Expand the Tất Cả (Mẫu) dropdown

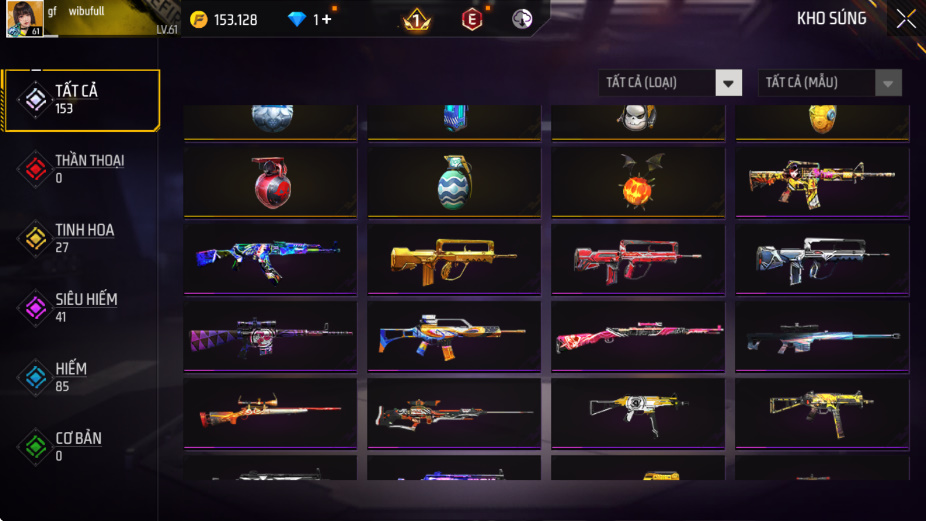tap(830, 83)
